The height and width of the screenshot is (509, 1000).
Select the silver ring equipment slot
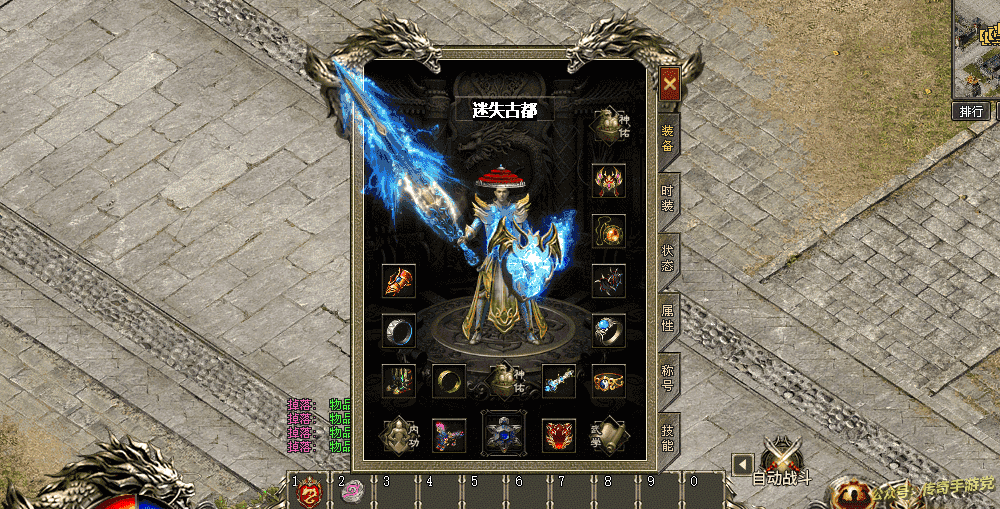399,330
